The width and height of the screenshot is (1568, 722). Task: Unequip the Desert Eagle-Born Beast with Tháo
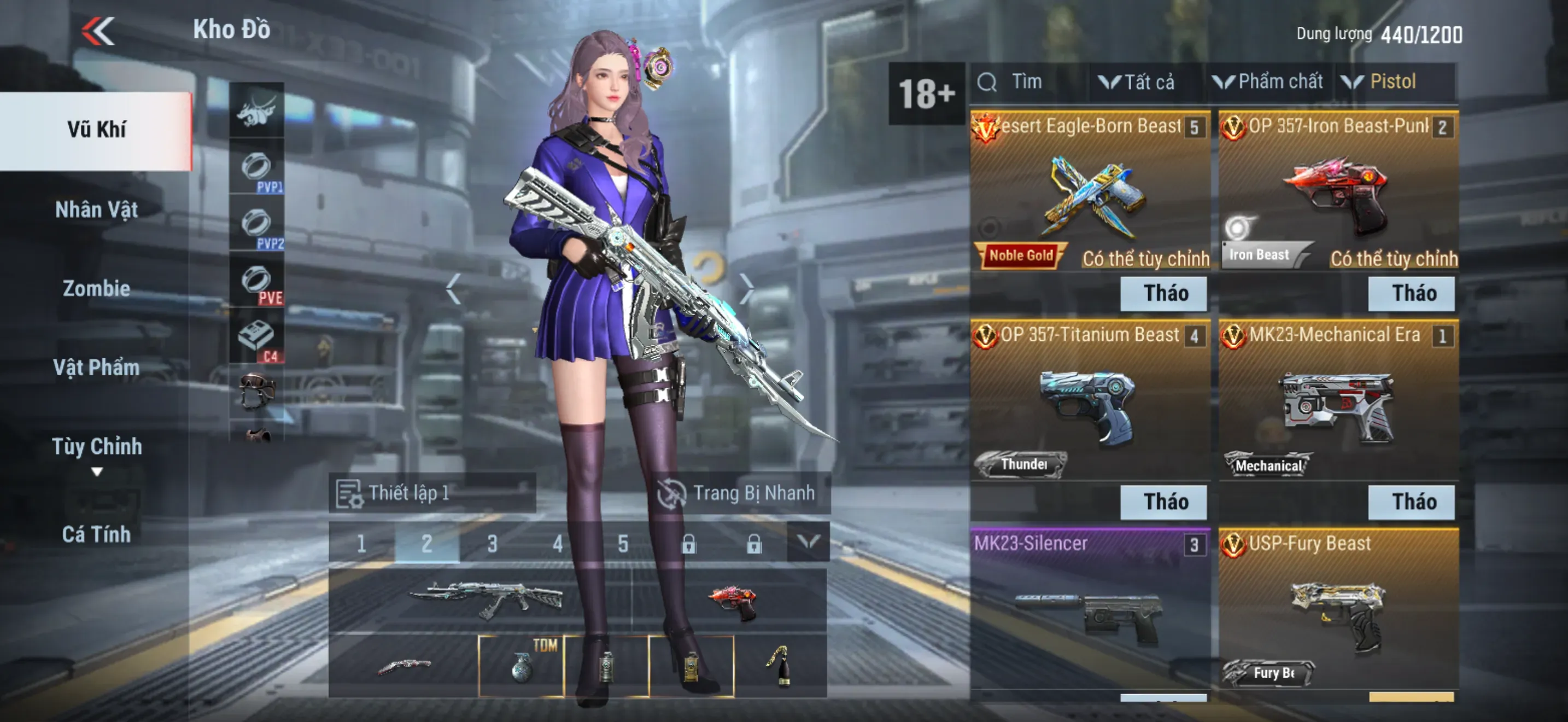tap(1166, 293)
